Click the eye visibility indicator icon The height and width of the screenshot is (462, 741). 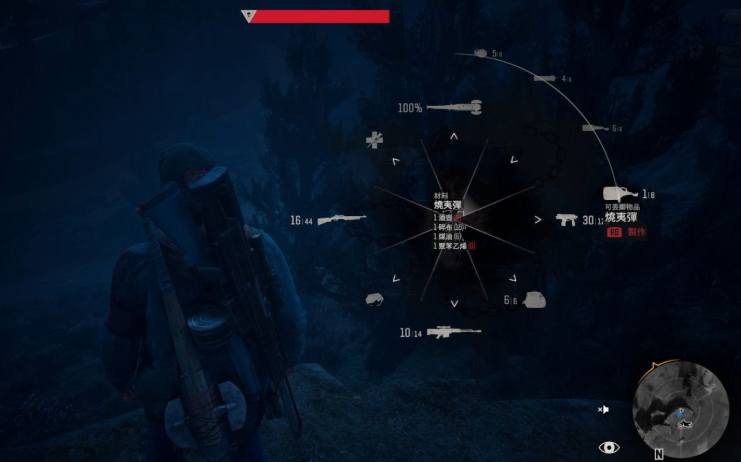coord(608,447)
